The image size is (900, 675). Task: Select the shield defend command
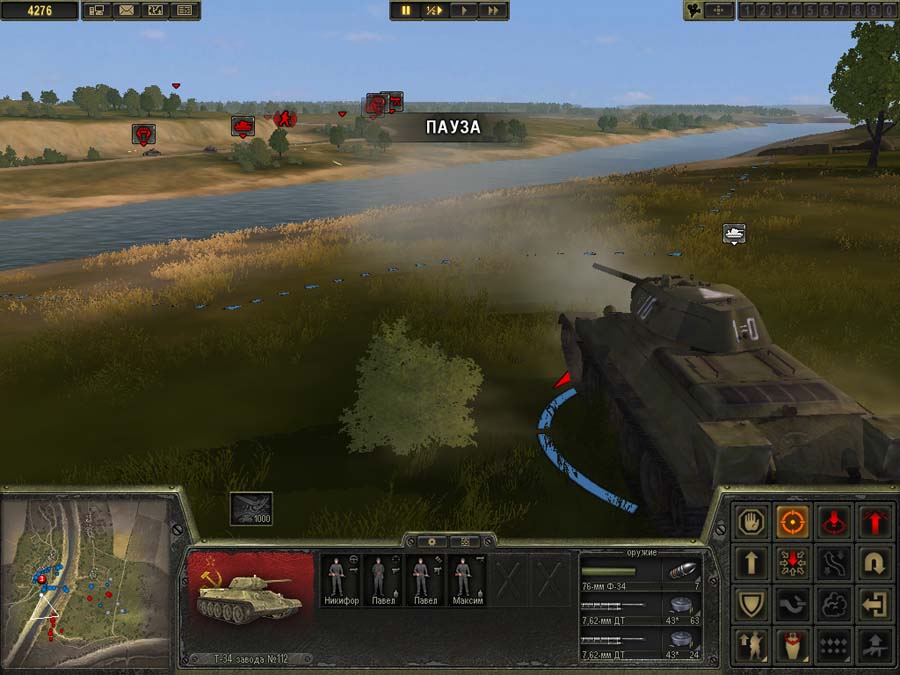[751, 604]
